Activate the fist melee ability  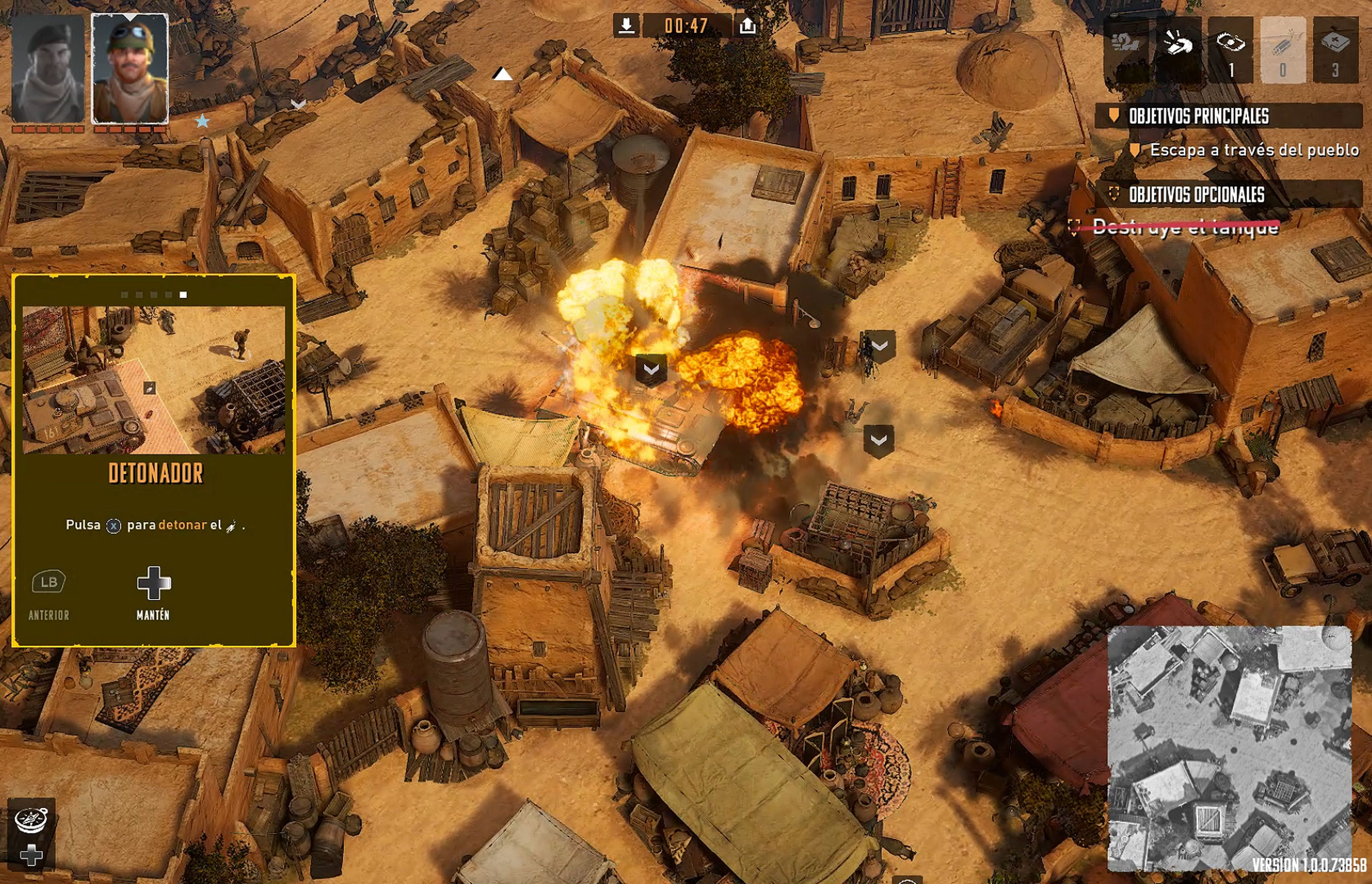pos(1126,49)
